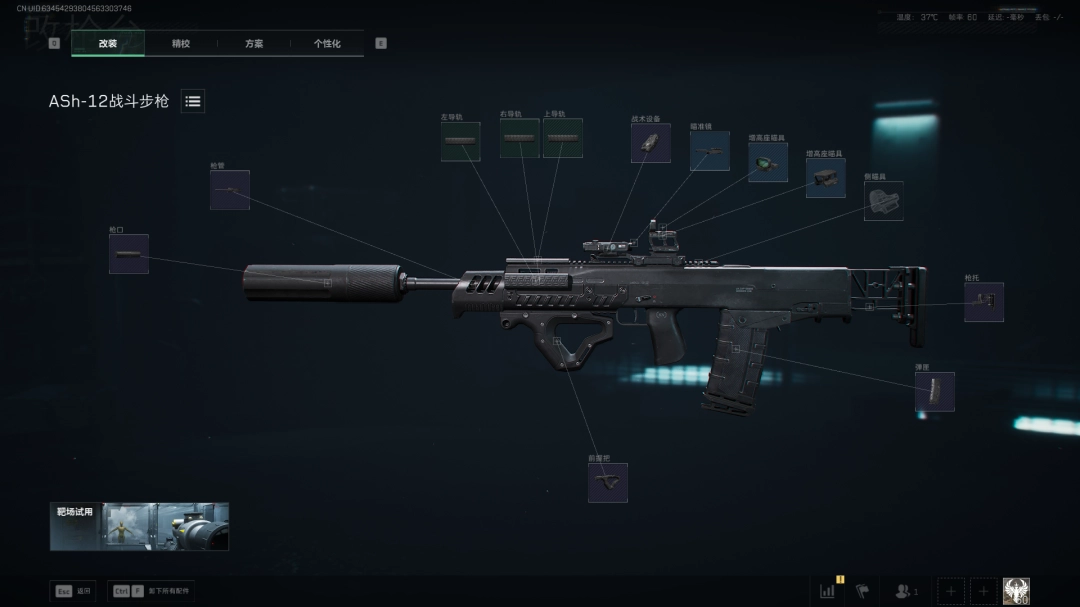Open the 精校 tab
This screenshot has height=607, width=1080.
pyautogui.click(x=181, y=44)
